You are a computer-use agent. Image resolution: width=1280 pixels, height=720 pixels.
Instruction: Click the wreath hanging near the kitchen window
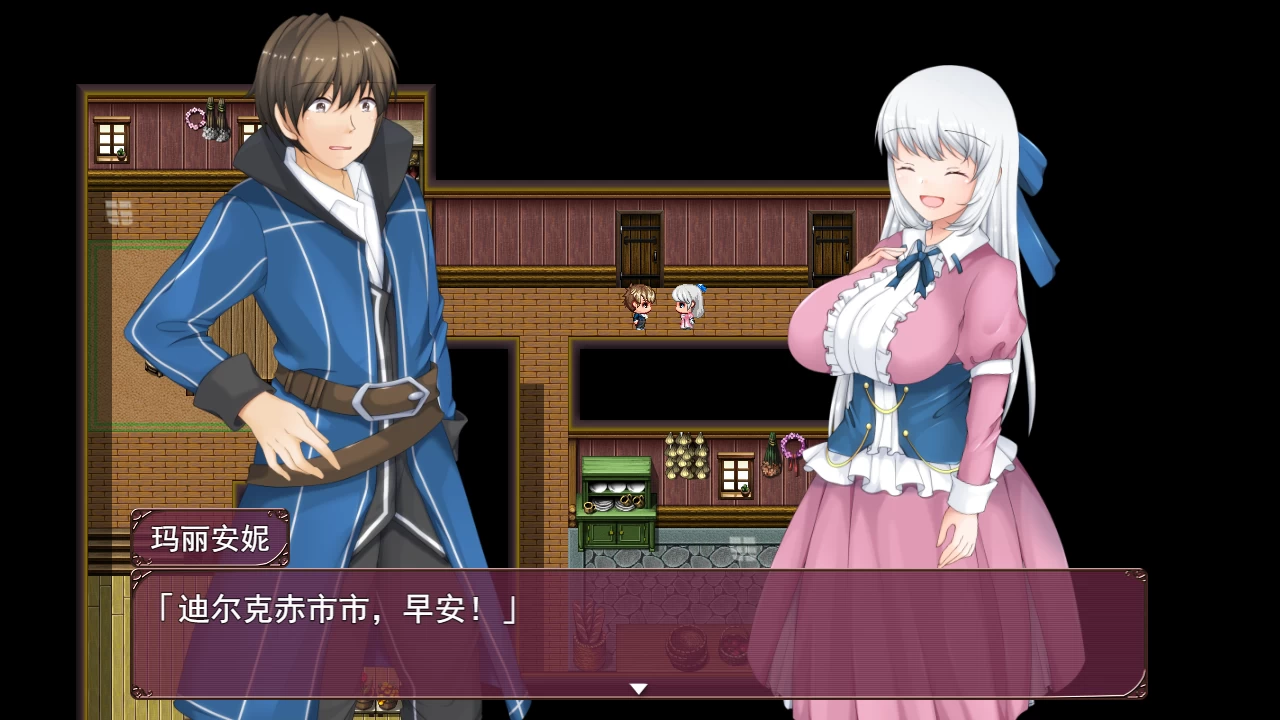tap(794, 447)
